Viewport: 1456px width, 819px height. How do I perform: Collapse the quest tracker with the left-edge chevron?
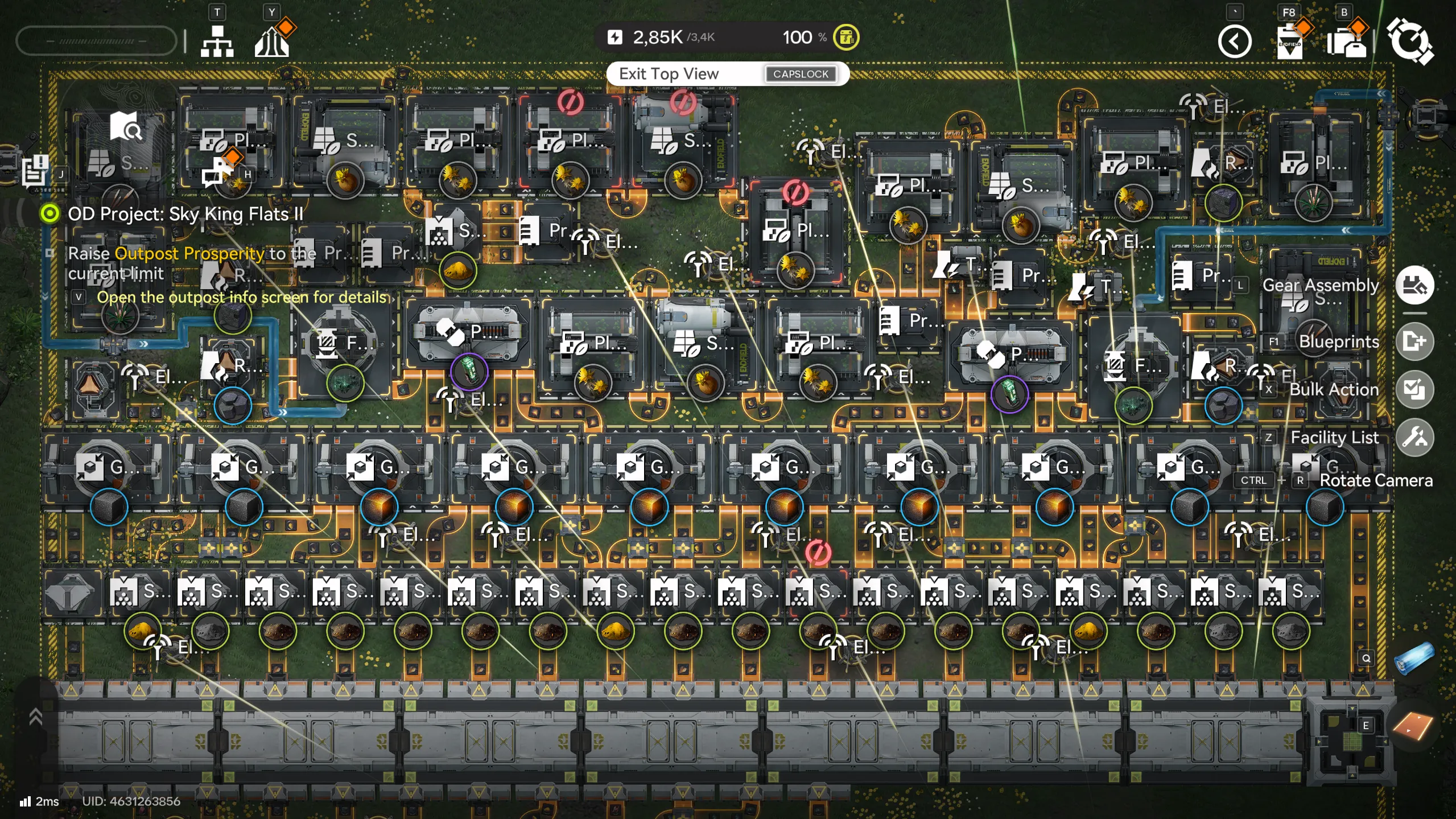[x=44, y=294]
